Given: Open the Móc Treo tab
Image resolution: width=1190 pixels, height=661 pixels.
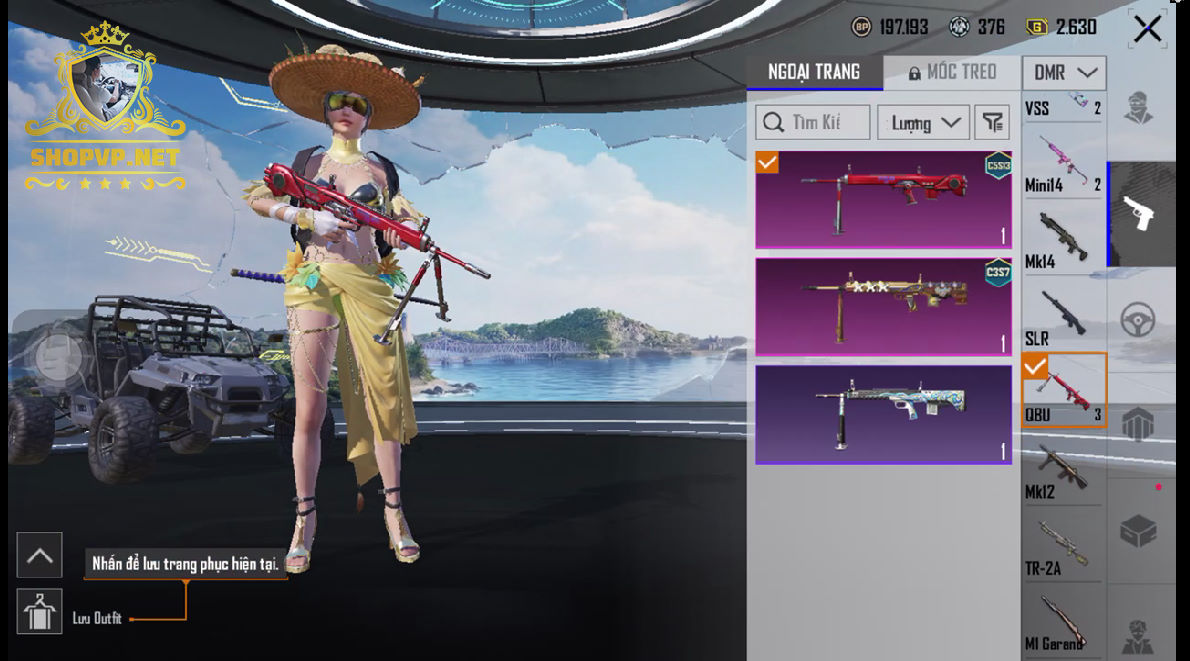Looking at the screenshot, I should (952, 72).
